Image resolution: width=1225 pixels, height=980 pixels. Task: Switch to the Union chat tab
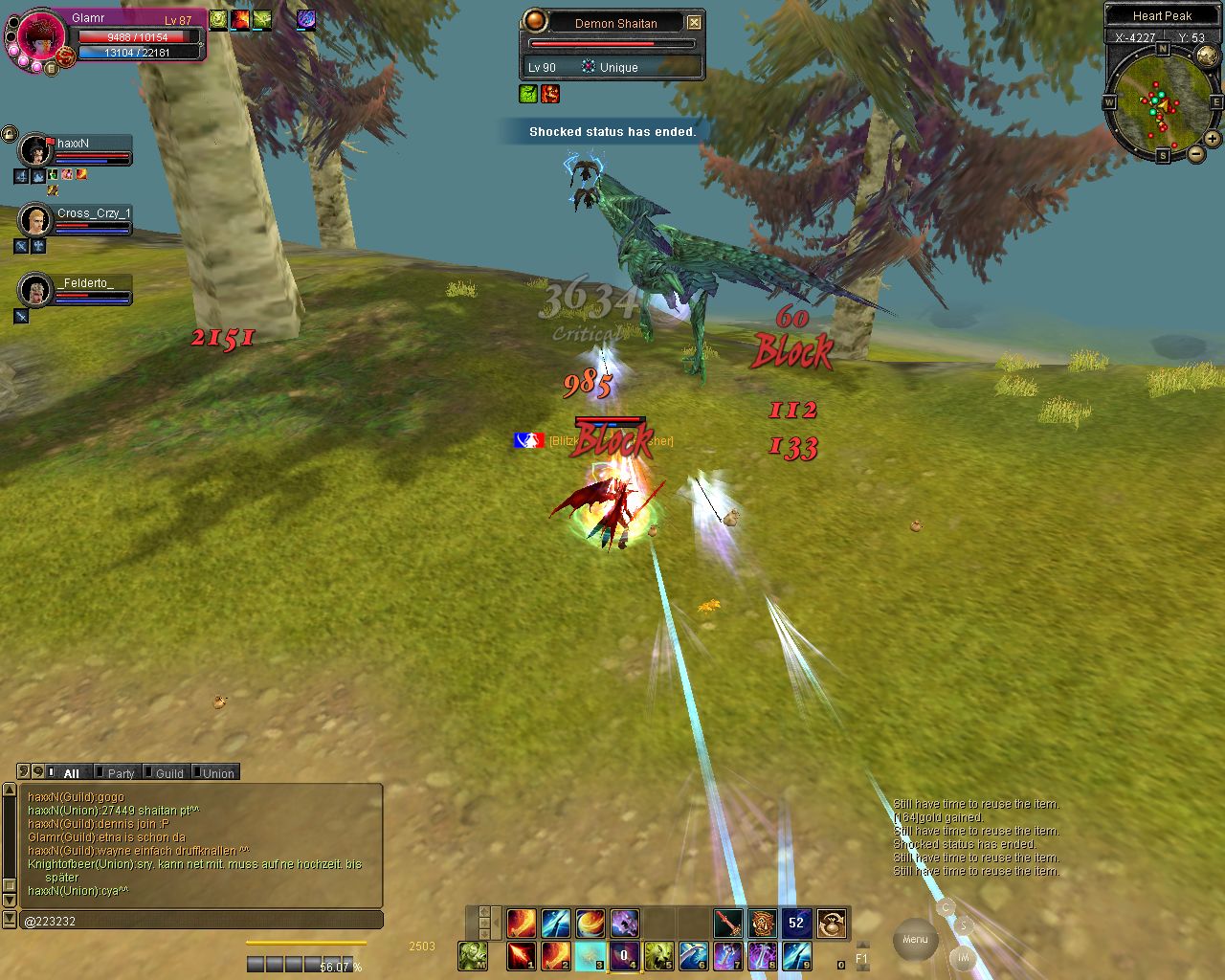pyautogui.click(x=217, y=773)
